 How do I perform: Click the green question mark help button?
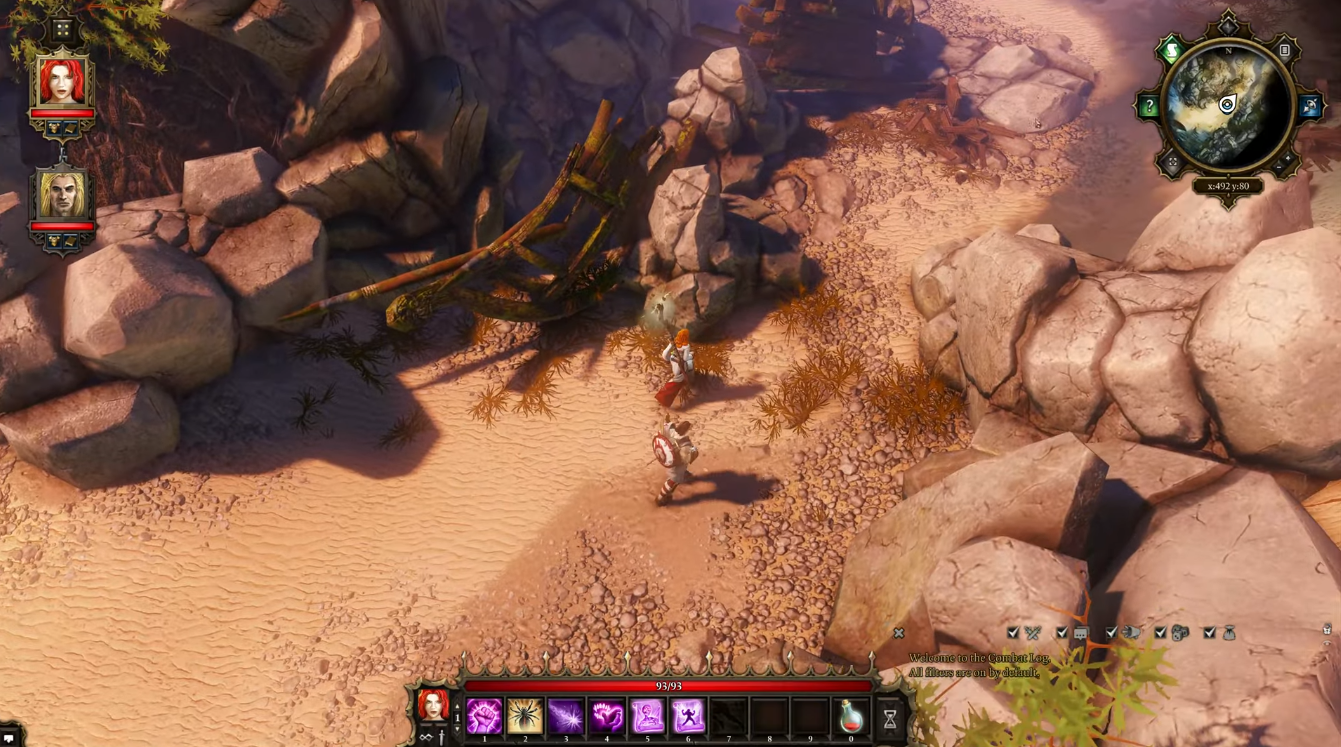point(1149,106)
